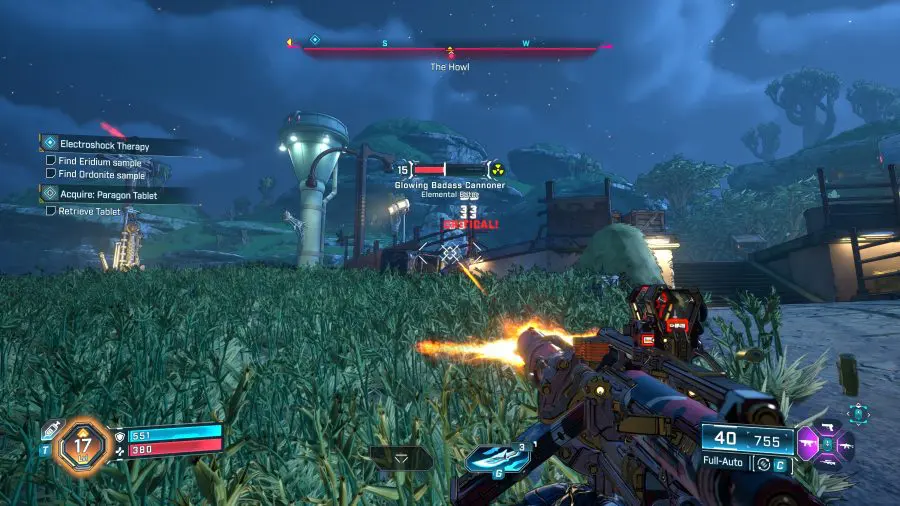The width and height of the screenshot is (900, 506).
Task: Click the D-pad indicator icon above the weapon wheel
Action: (857, 411)
